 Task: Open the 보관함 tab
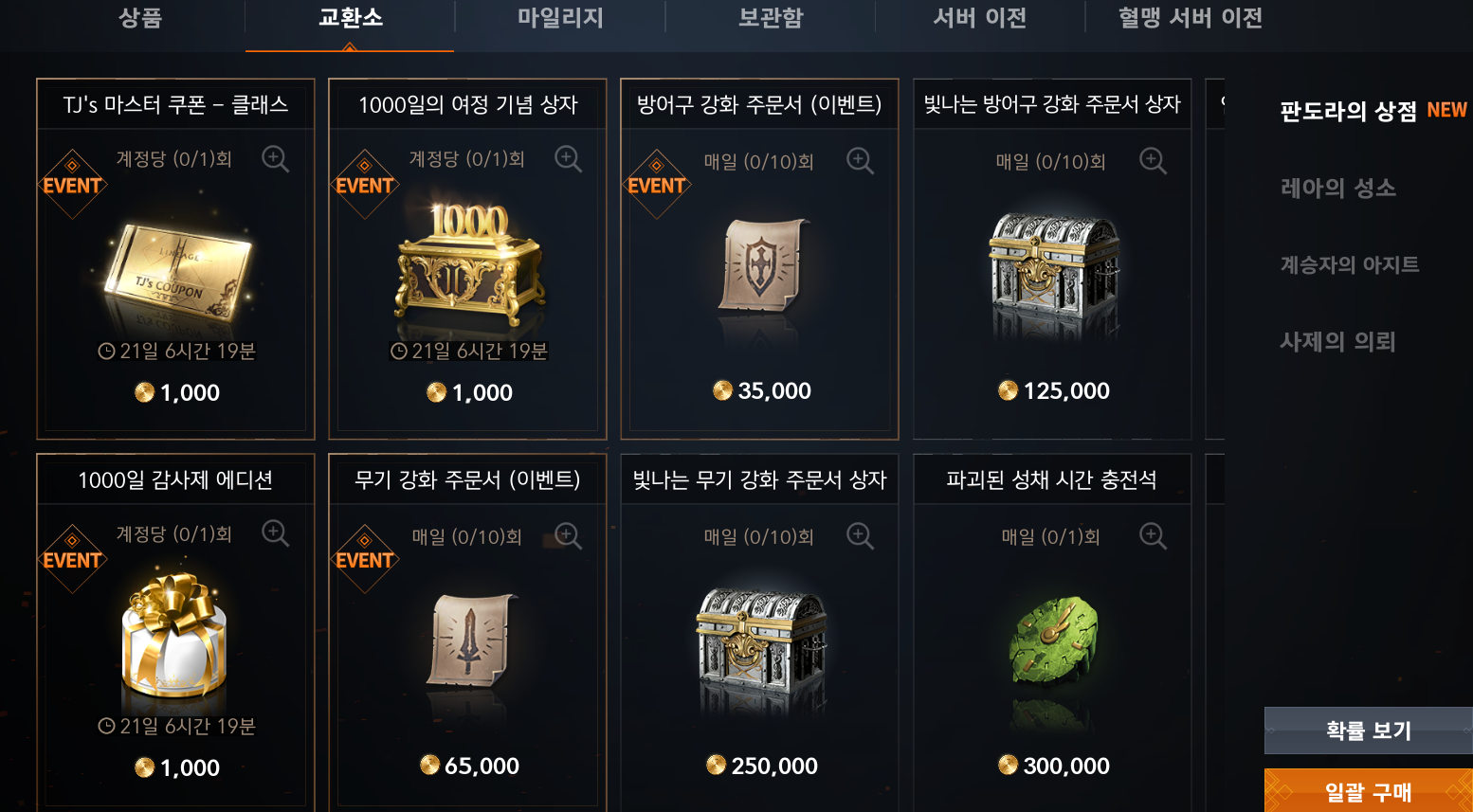coord(769,17)
